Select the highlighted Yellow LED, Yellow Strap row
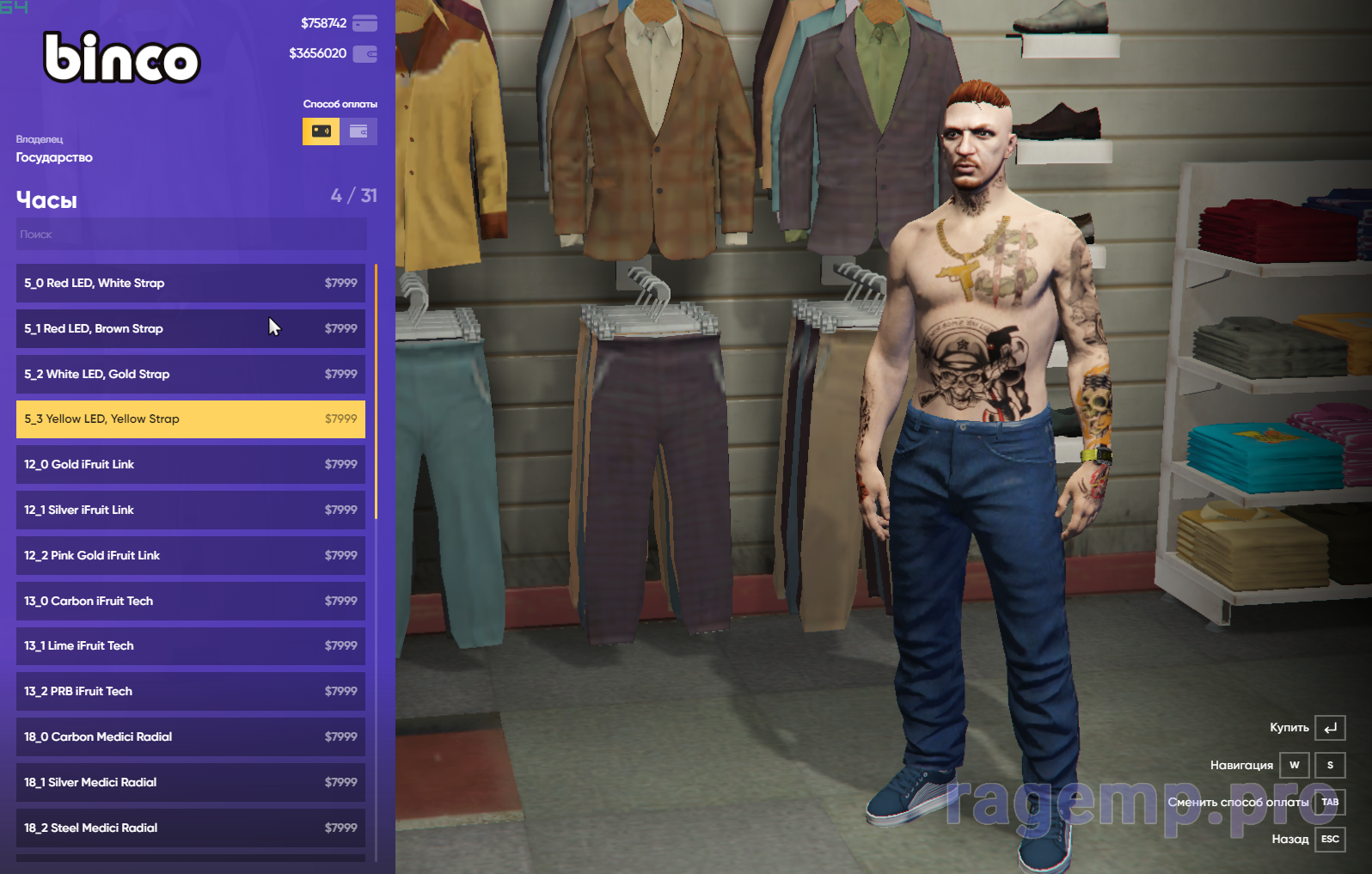Image resolution: width=1372 pixels, height=874 pixels. click(190, 419)
